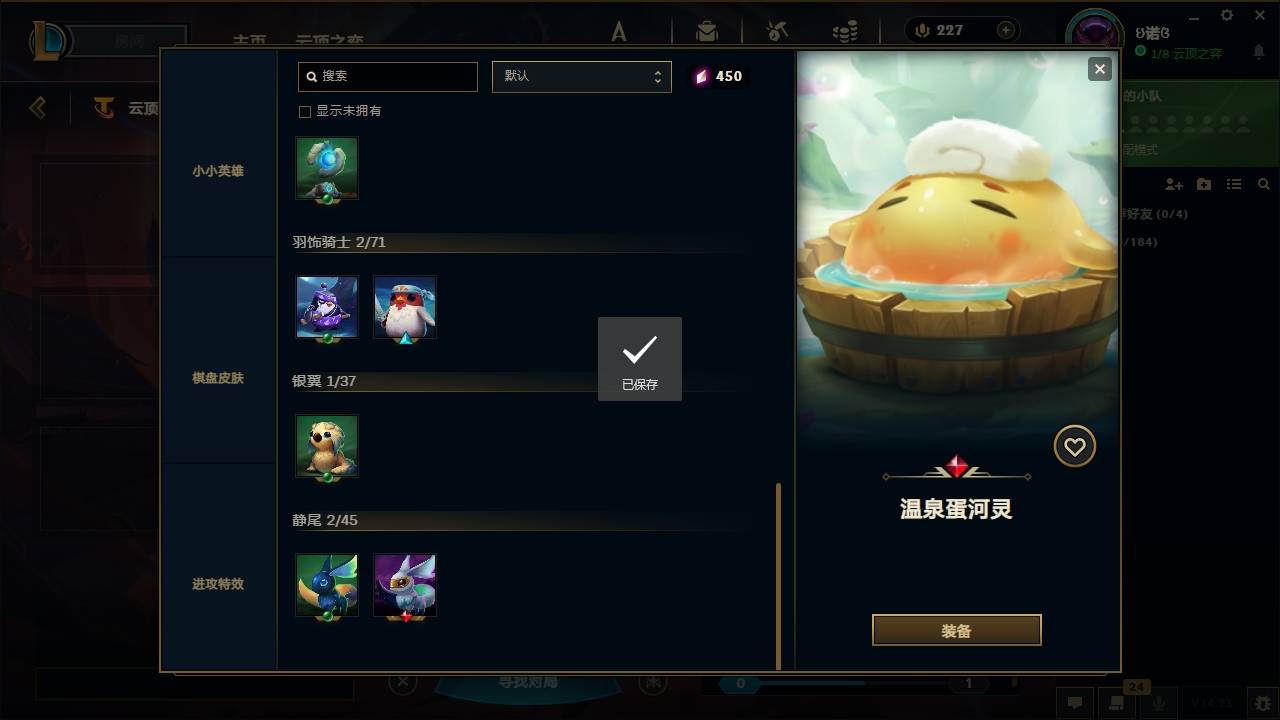Click the notifications bell icon

tap(1259, 49)
